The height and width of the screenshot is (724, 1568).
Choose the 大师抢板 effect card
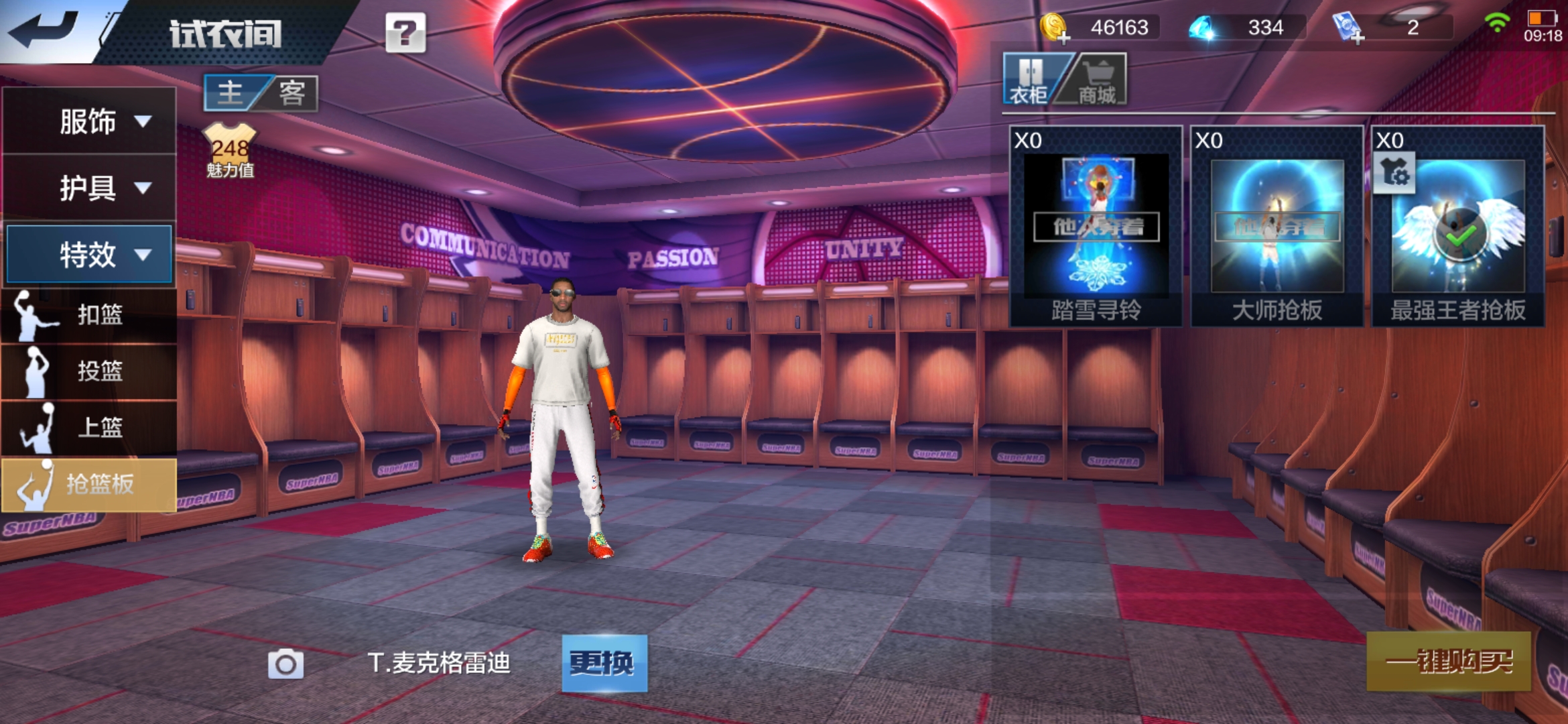(1277, 226)
